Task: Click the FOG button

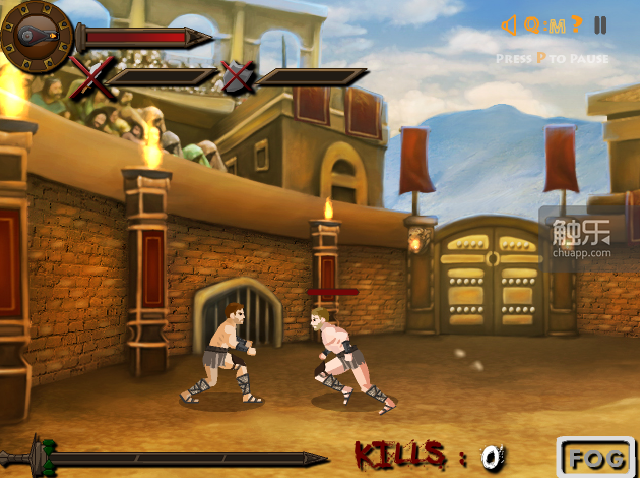Action: 596,458
